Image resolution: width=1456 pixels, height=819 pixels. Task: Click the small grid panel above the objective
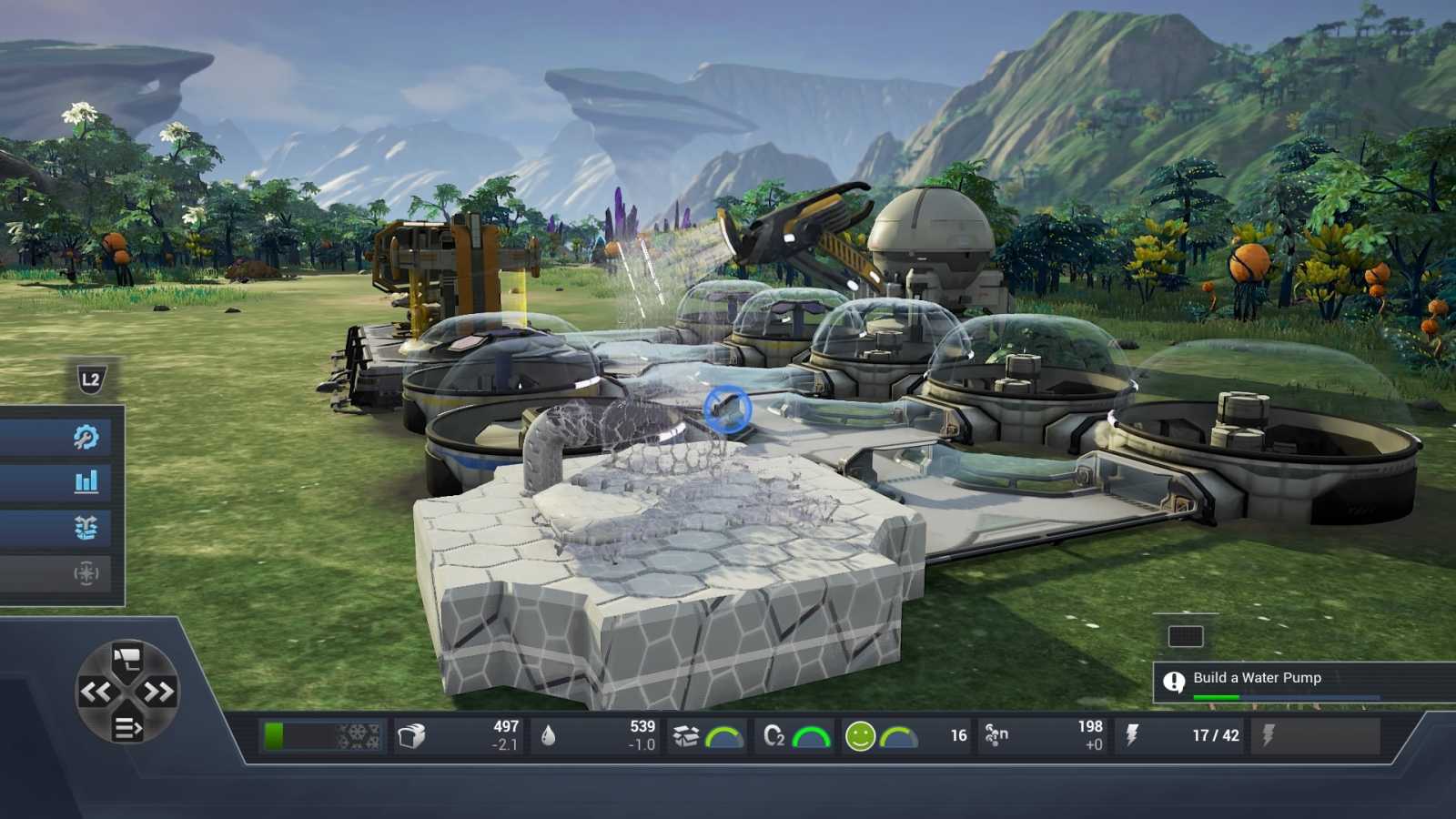[1185, 637]
